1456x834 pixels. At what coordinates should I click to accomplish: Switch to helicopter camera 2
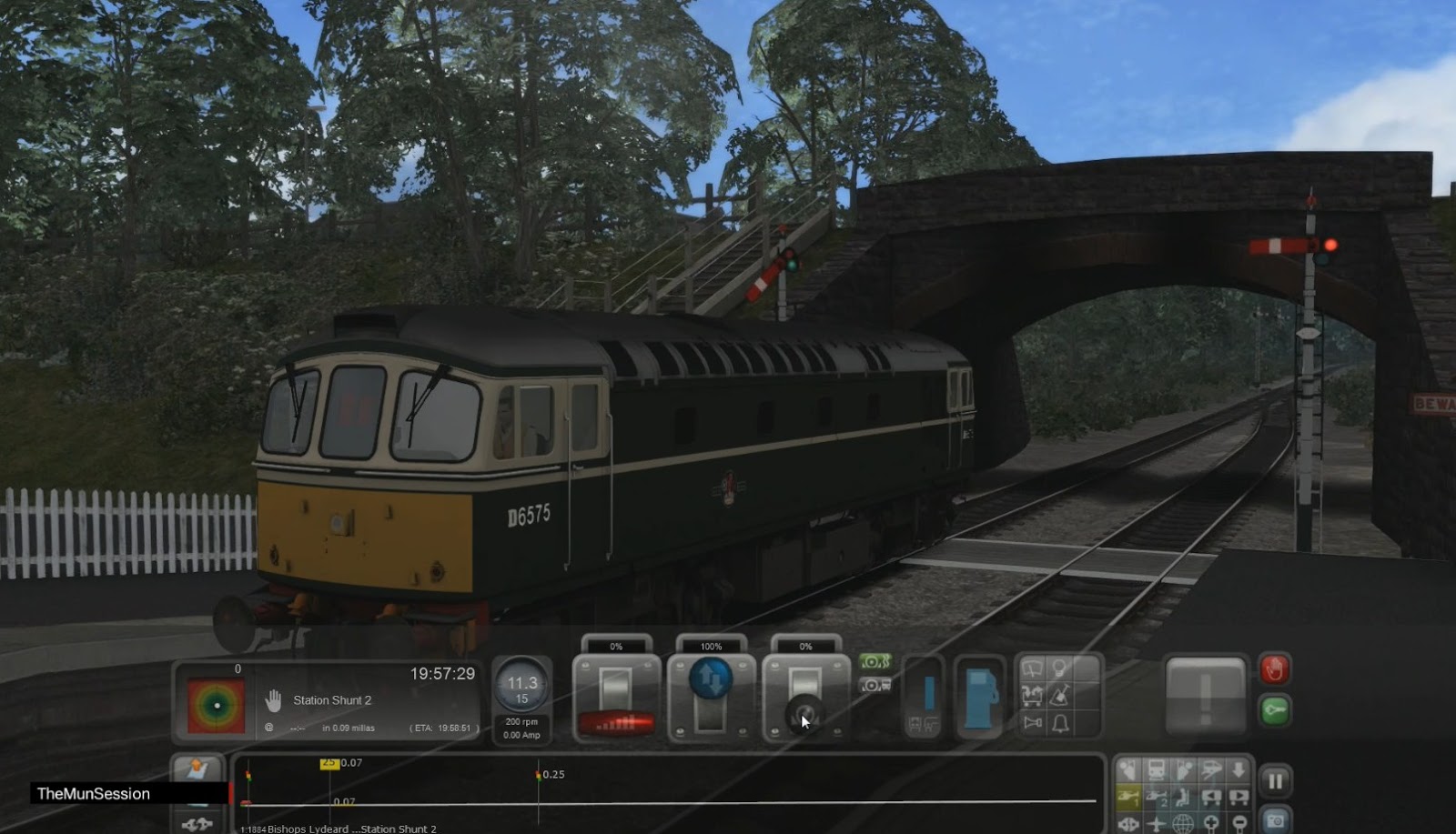click(1158, 797)
